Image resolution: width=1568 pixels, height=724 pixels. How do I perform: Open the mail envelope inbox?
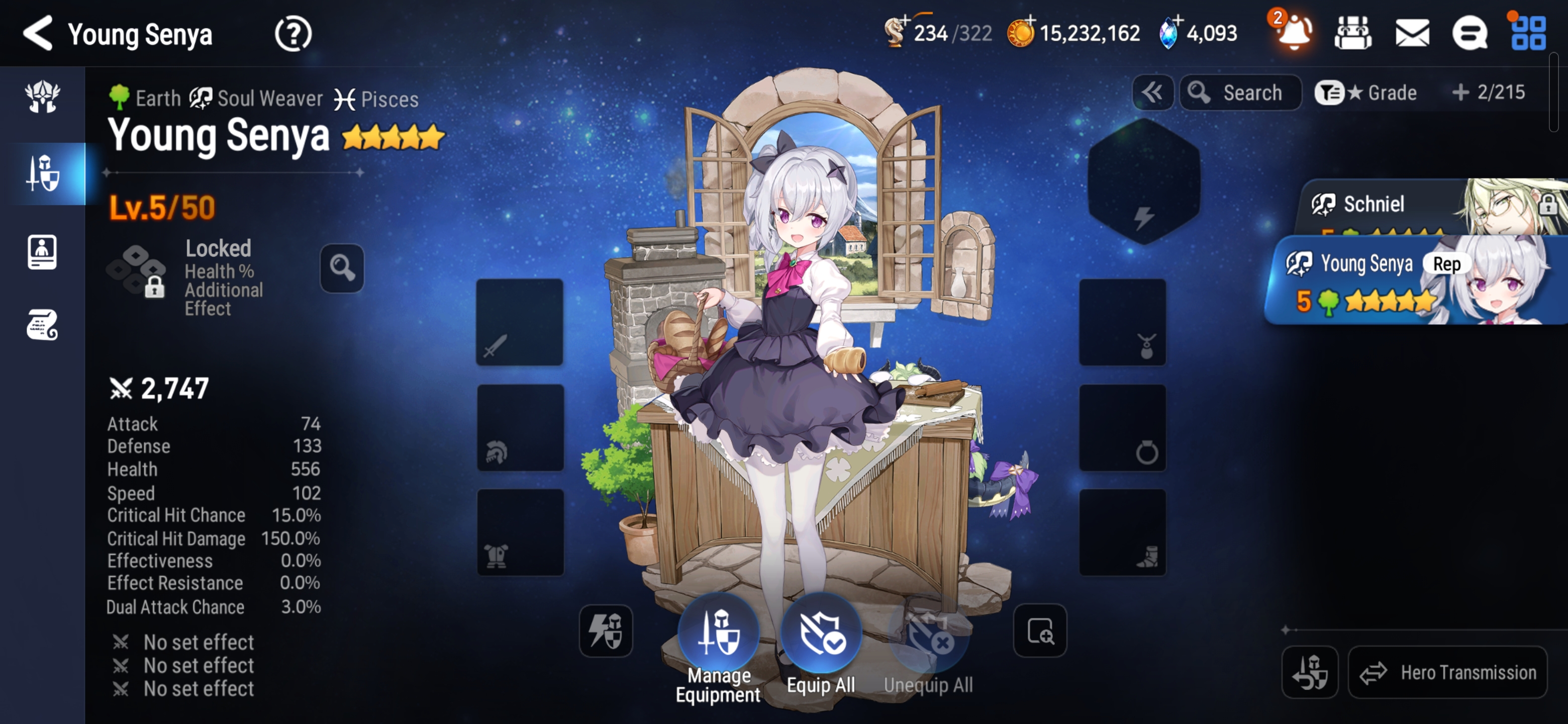point(1412,33)
